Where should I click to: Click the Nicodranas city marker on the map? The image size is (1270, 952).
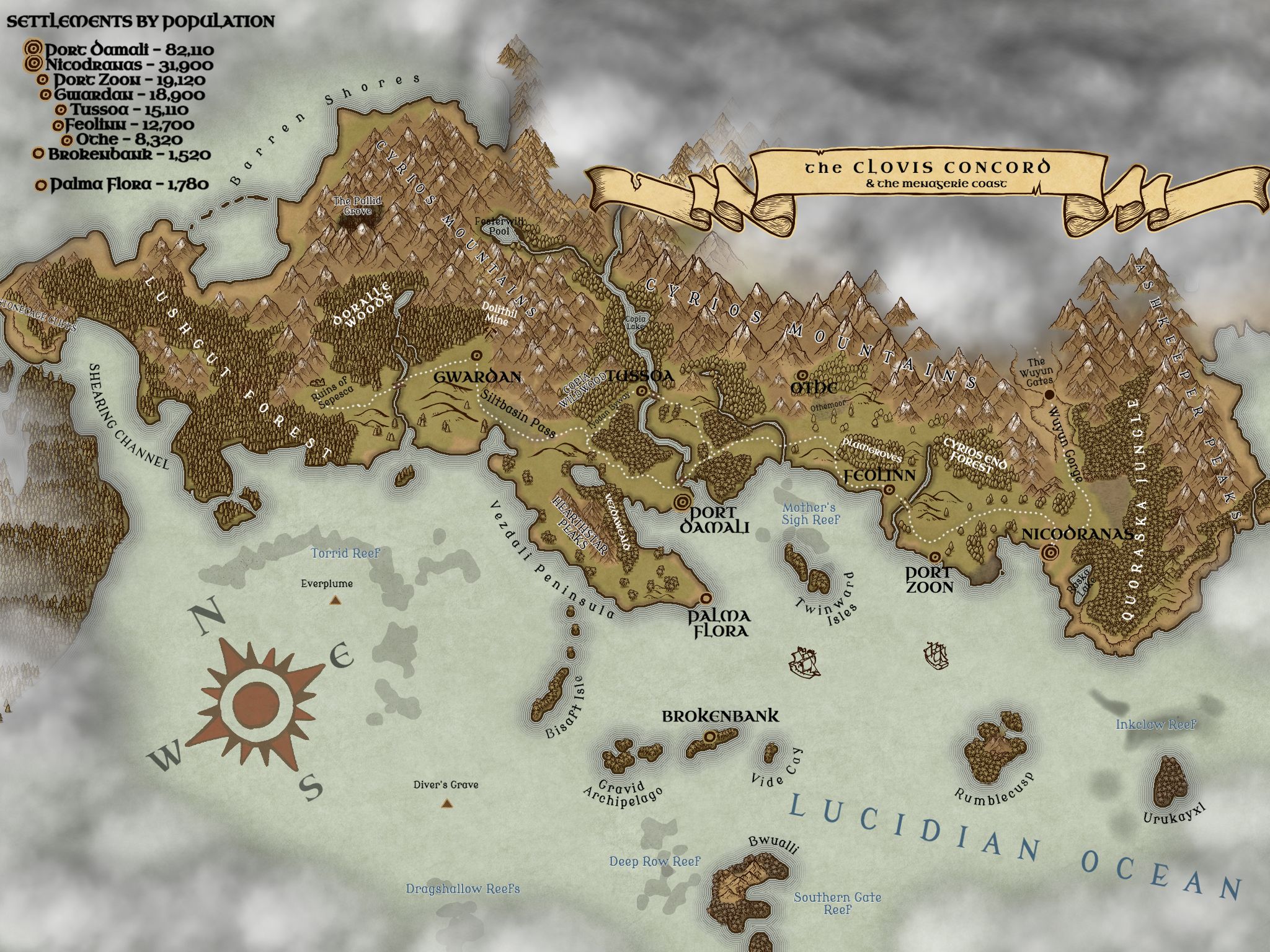point(1050,552)
